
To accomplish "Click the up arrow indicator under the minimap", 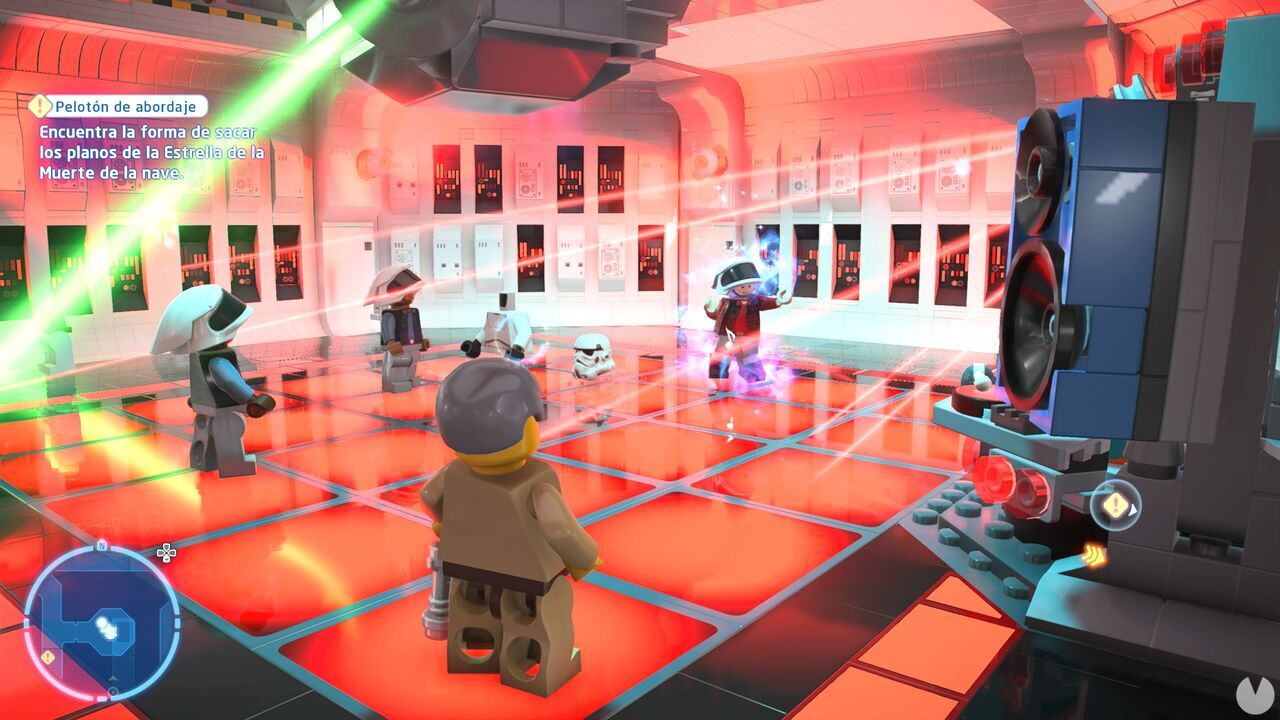I will pyautogui.click(x=114, y=677).
